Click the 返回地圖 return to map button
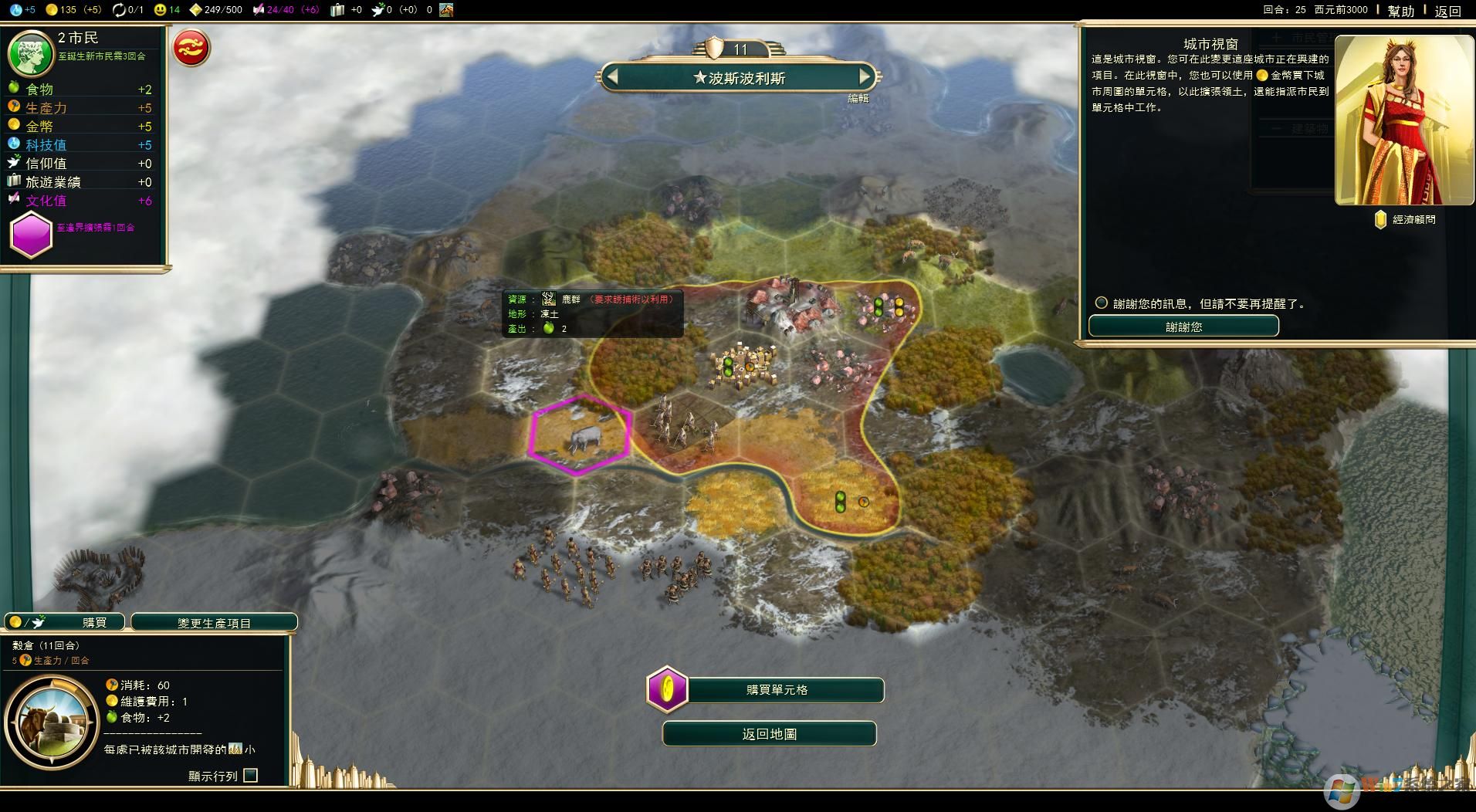Image resolution: width=1476 pixels, height=812 pixels. (769, 733)
